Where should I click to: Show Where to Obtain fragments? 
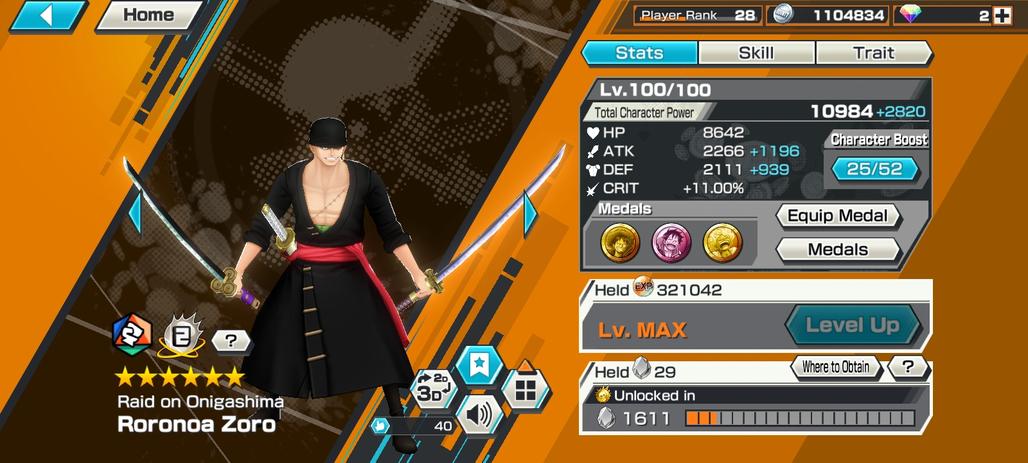point(835,367)
